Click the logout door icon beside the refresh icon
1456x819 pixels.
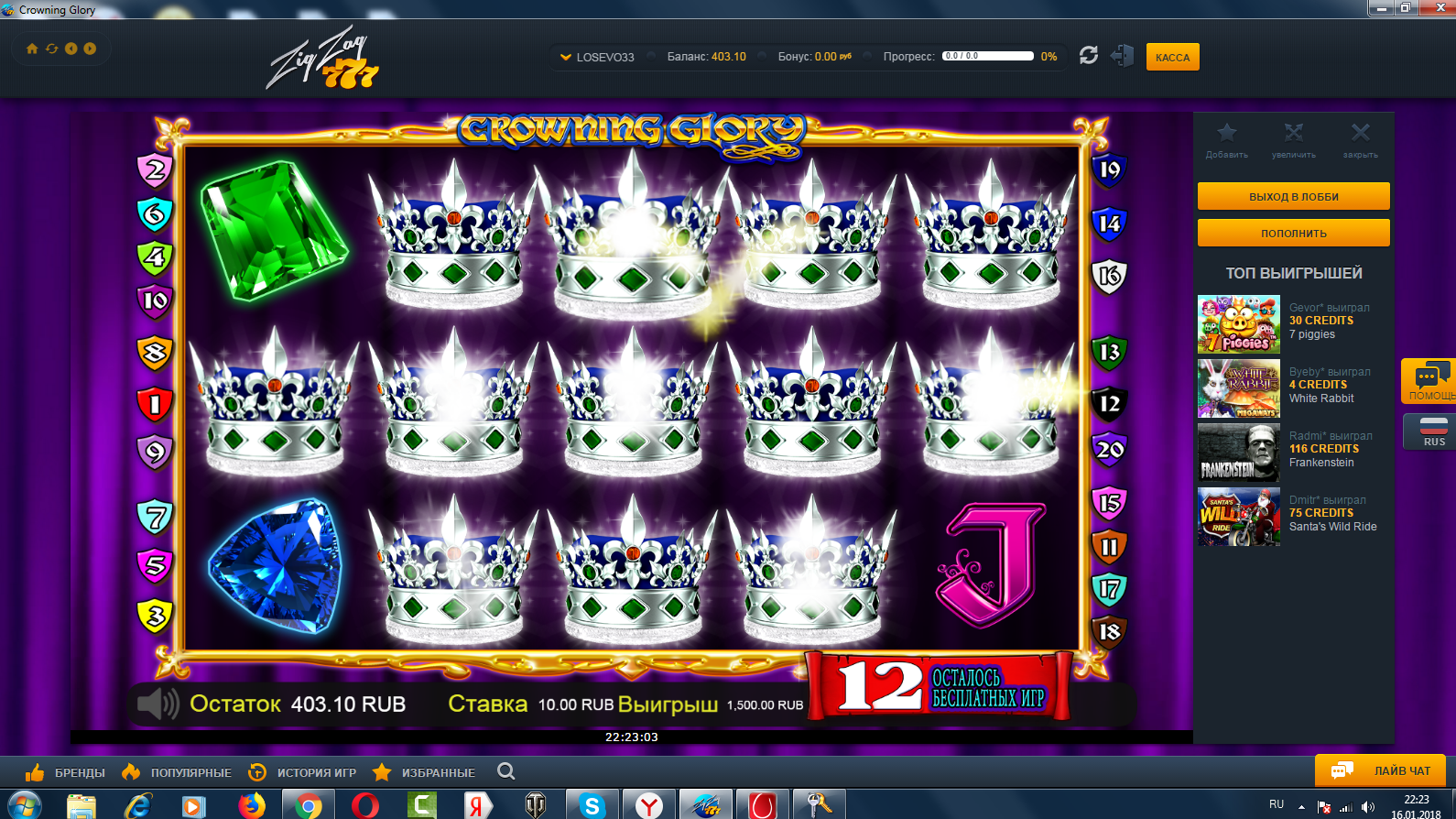(1123, 56)
